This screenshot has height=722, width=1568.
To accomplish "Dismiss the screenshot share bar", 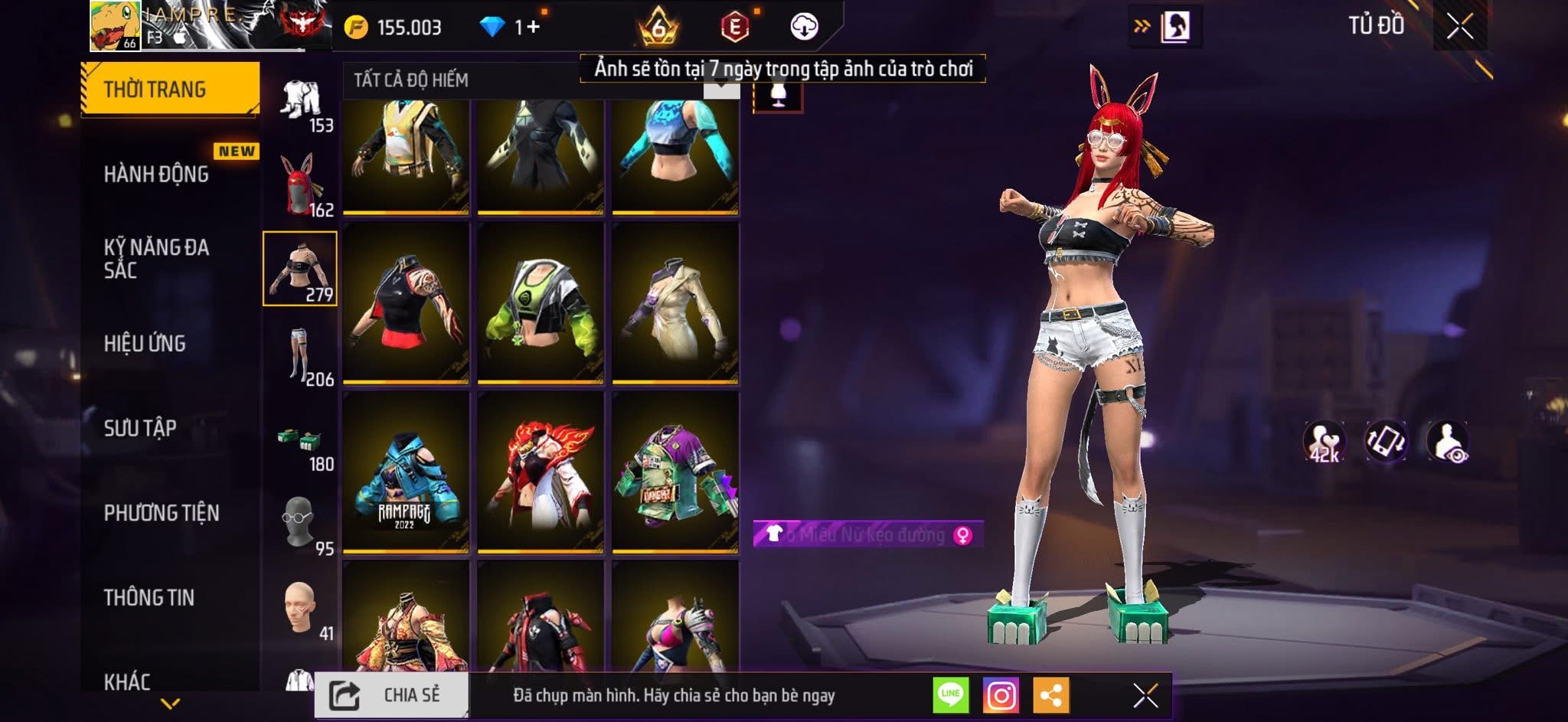I will tap(1145, 695).
